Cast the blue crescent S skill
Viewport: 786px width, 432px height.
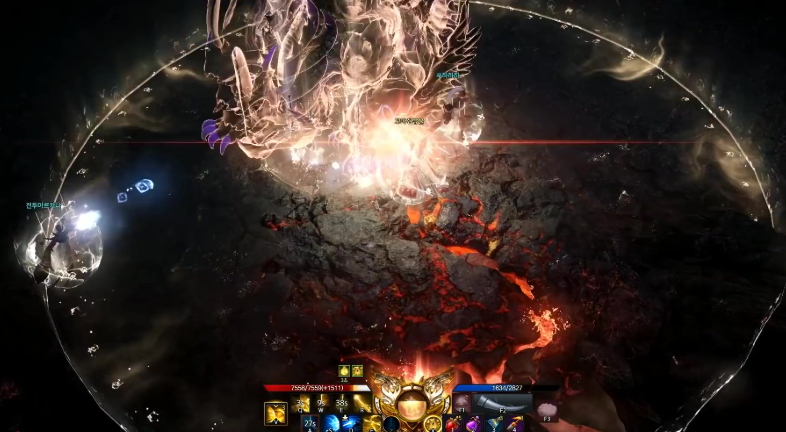pyautogui.click(x=331, y=424)
